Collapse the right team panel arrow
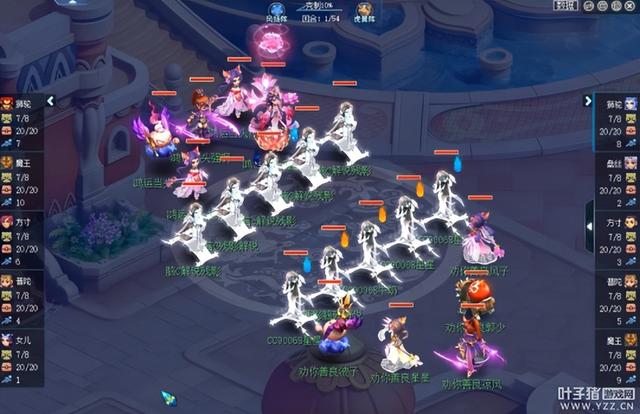 coord(588,101)
